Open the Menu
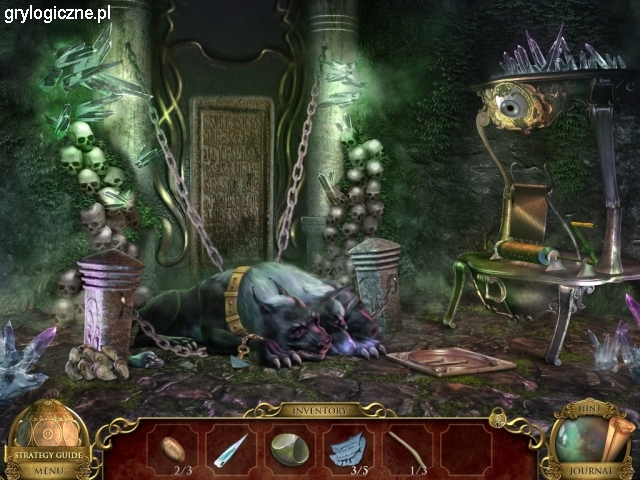Viewport: 640px width, 480px height. click(46, 470)
